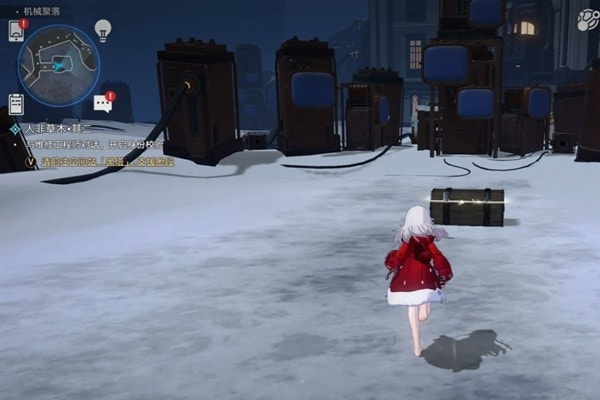Open the phone icon with red alert

[16, 31]
